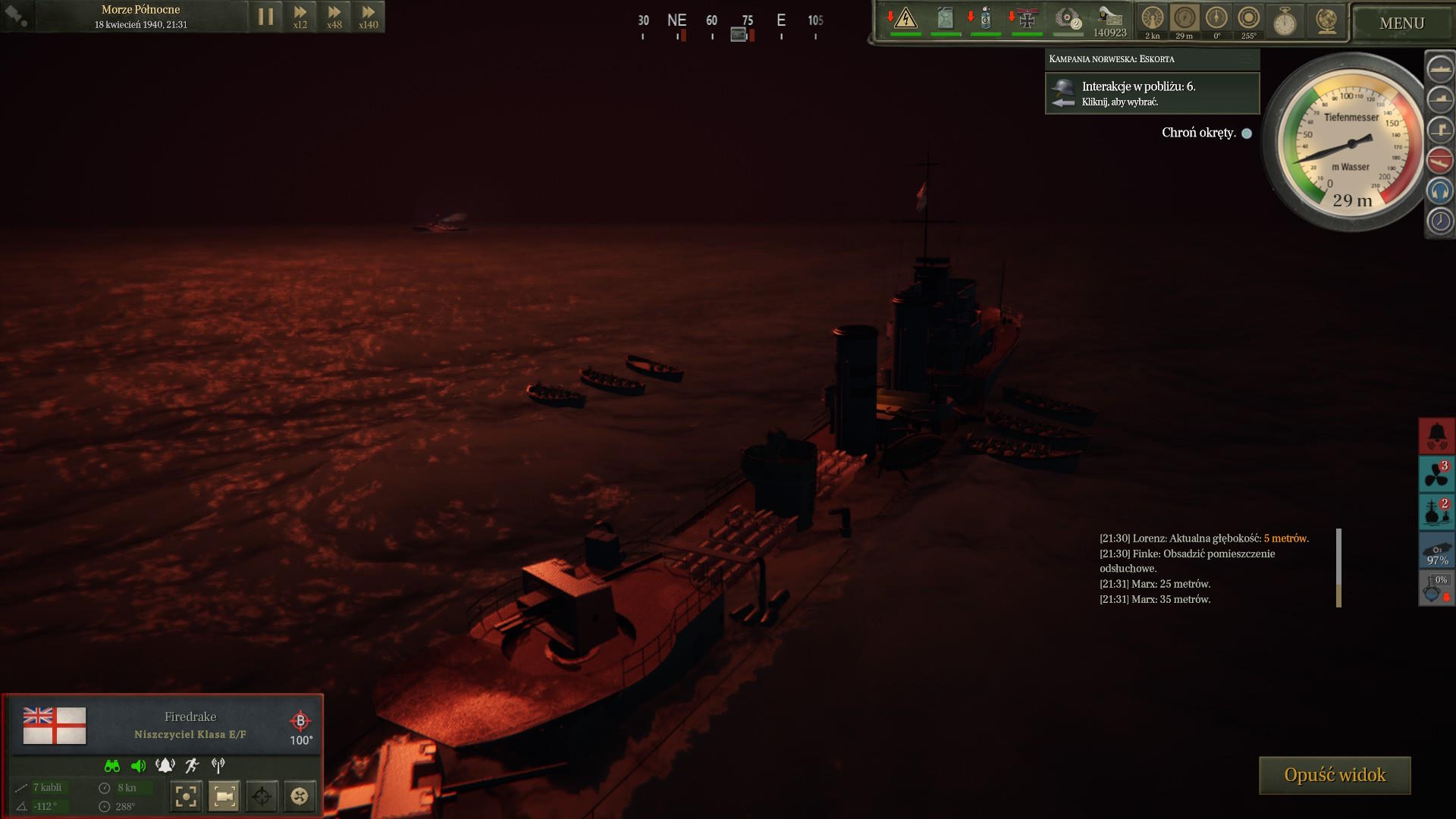Screen dimensions: 1456x819
Task: Open the engine telegraph speed control
Action: [1152, 19]
